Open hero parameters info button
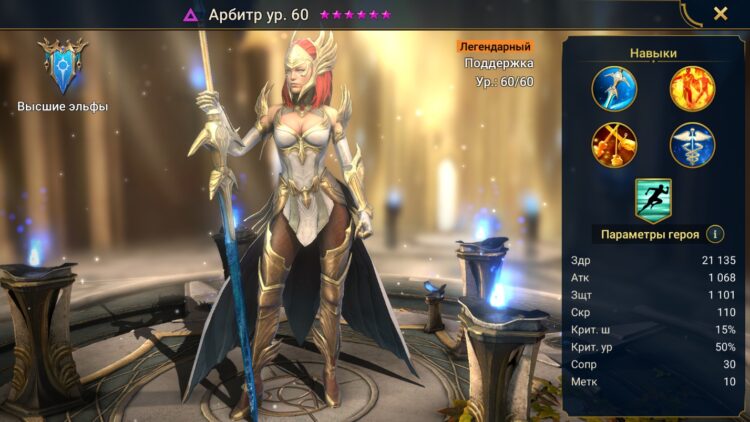The width and height of the screenshot is (750, 422). (715, 234)
